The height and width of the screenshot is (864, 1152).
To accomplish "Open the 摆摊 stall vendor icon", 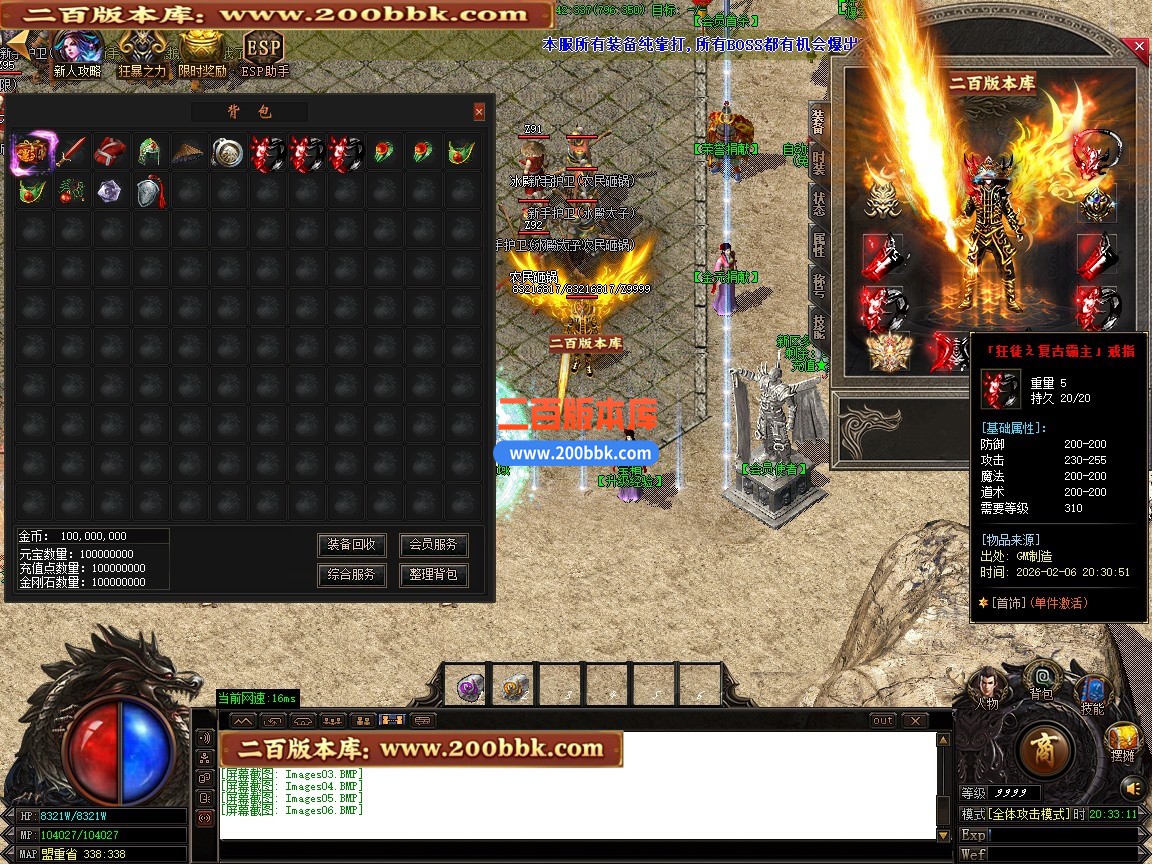I will [x=1124, y=740].
